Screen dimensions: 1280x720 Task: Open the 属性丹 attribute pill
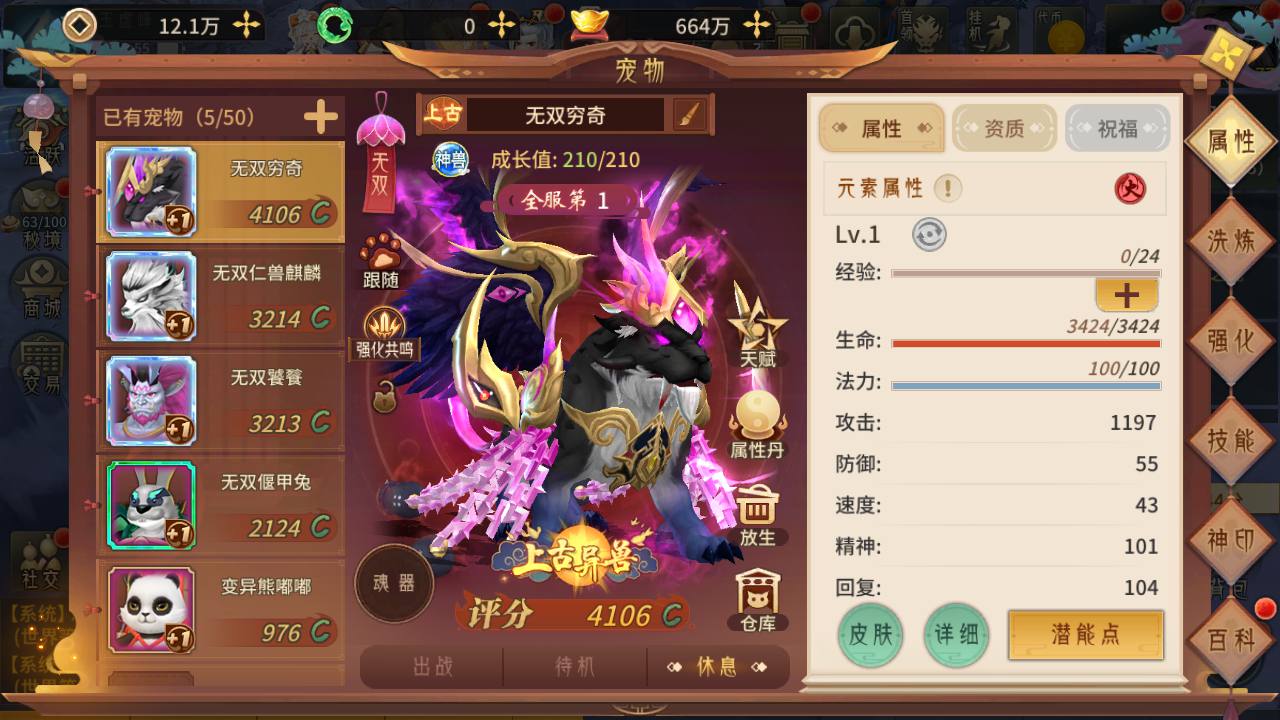click(757, 424)
